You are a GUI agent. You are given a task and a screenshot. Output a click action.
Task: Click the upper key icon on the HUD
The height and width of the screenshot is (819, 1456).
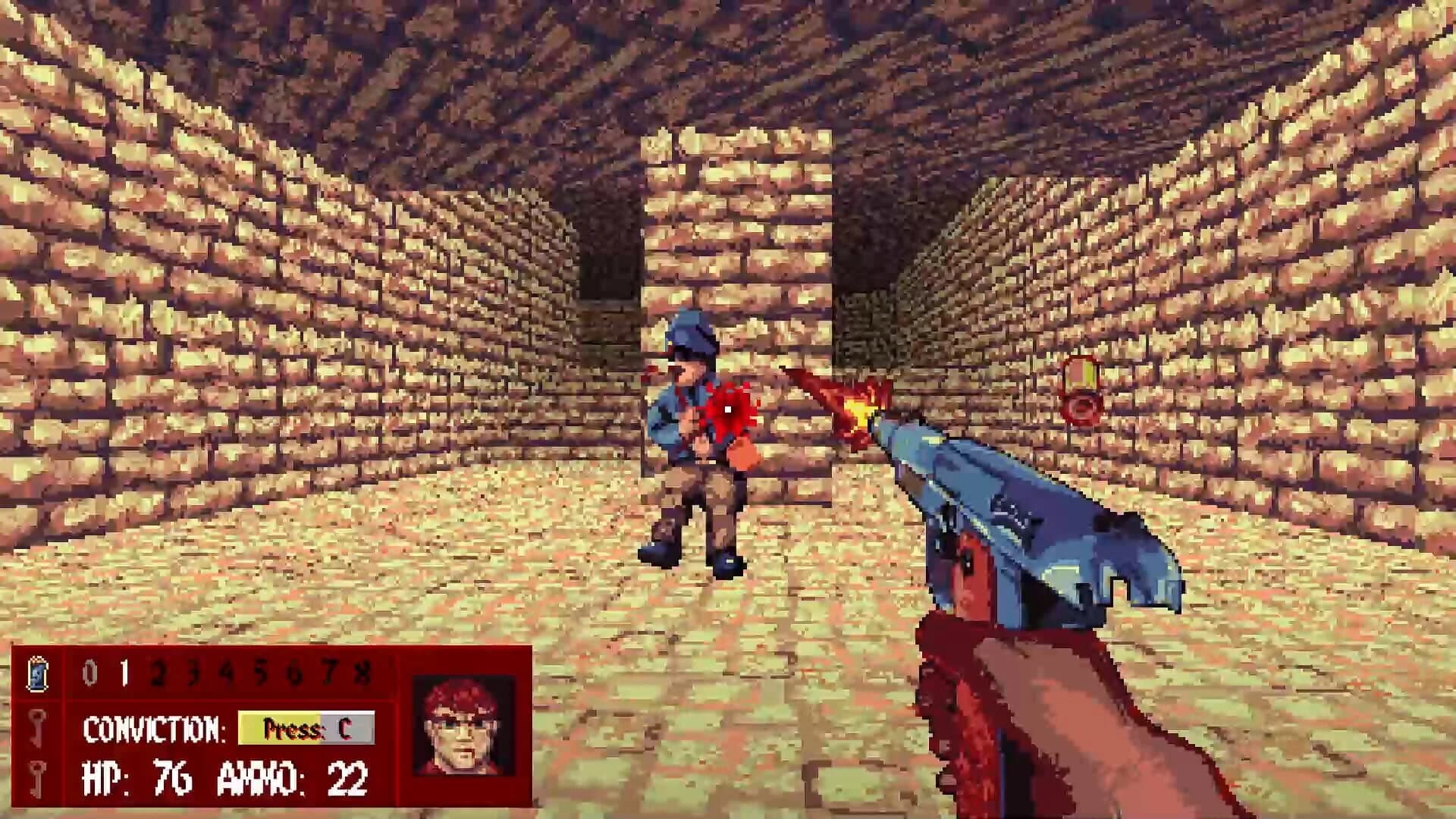point(36,728)
